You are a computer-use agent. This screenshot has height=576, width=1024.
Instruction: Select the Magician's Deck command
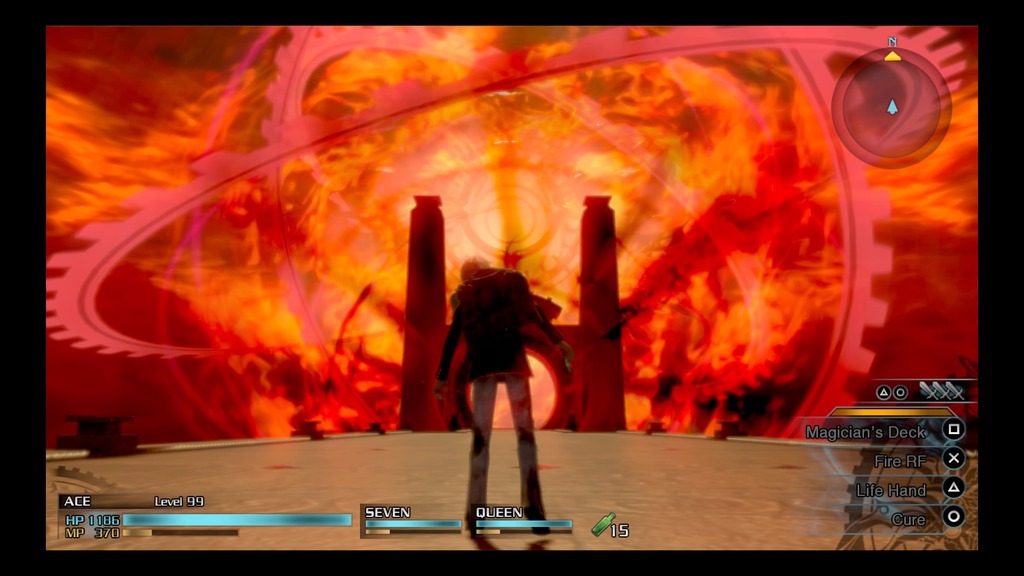(x=866, y=432)
